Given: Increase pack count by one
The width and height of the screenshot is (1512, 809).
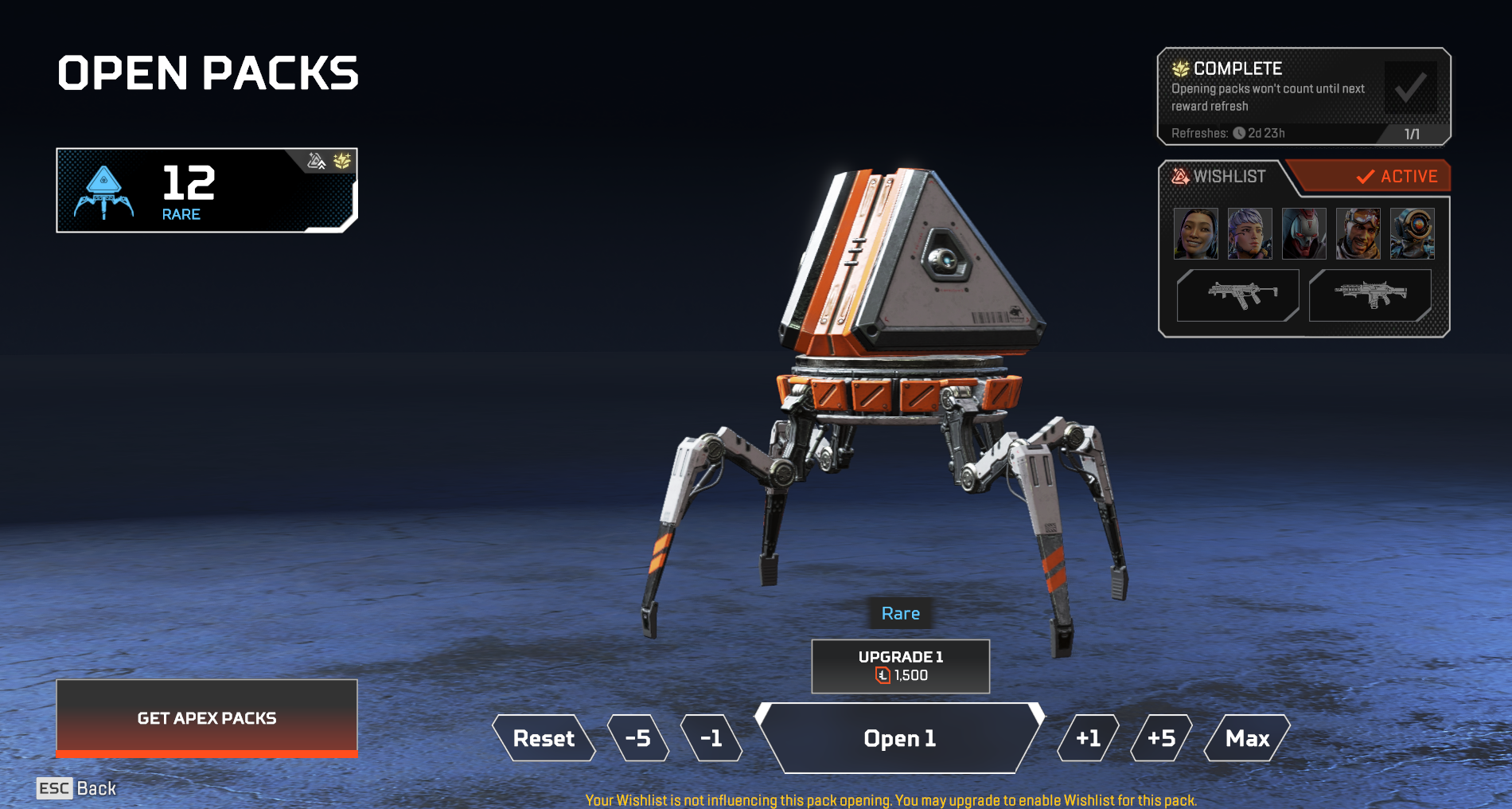Looking at the screenshot, I should coord(1088,738).
